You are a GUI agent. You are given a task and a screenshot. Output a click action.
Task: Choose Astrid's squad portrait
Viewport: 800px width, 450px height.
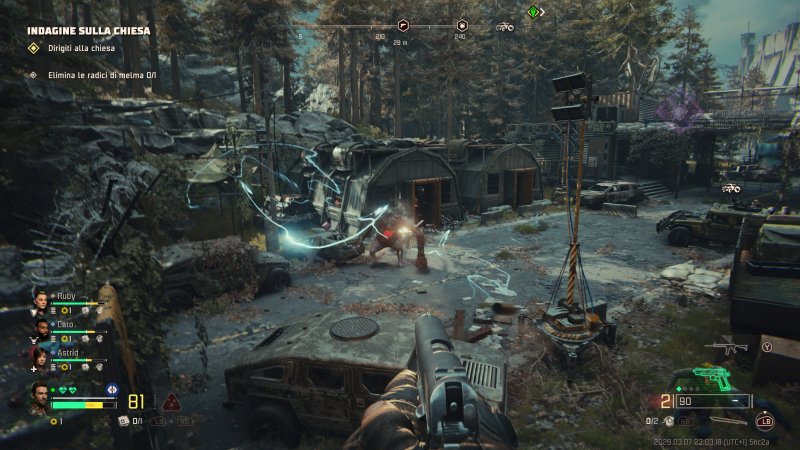[x=41, y=356]
